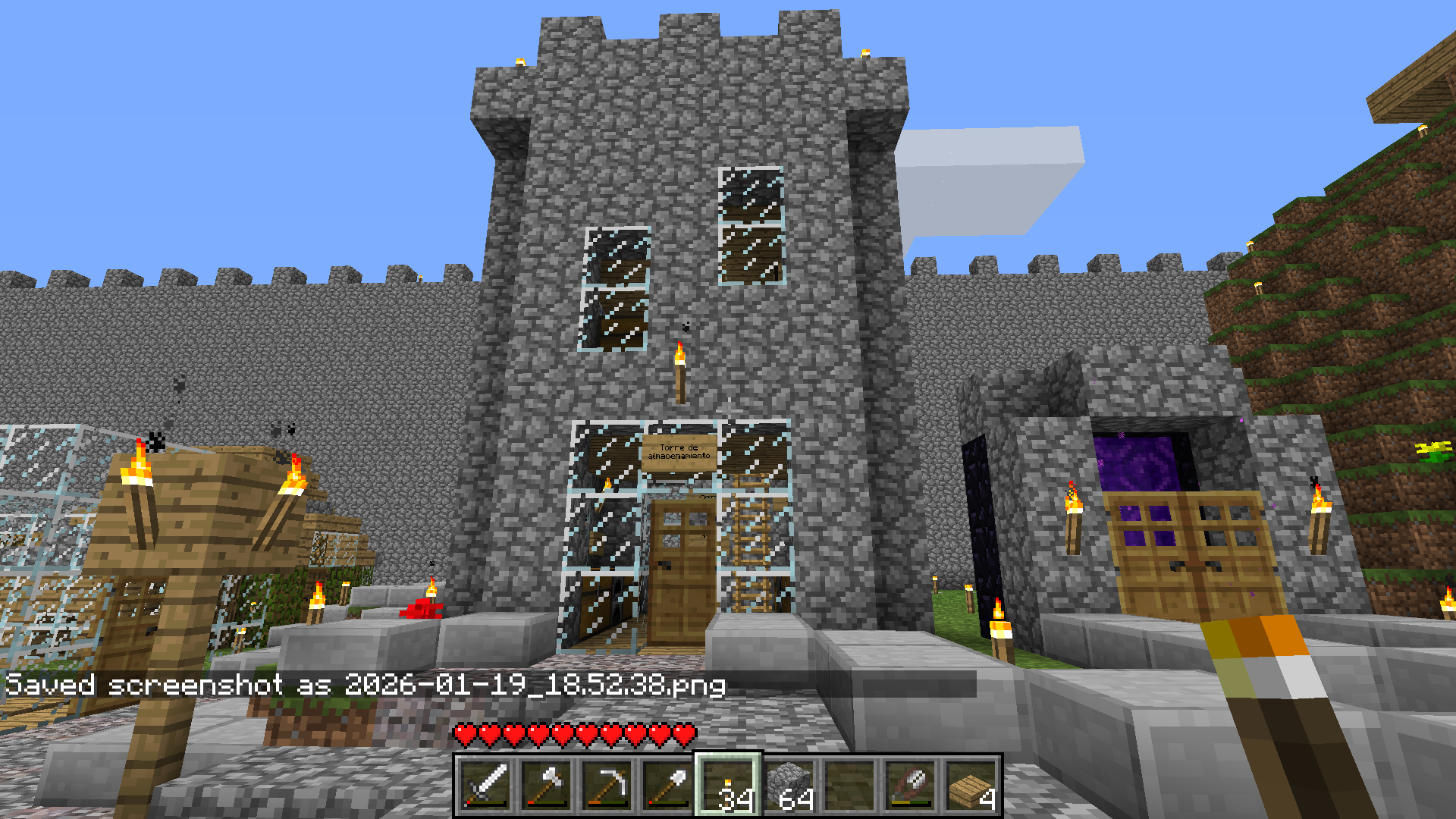Select the shears hotbar slot
1456x819 pixels.
pyautogui.click(x=910, y=786)
